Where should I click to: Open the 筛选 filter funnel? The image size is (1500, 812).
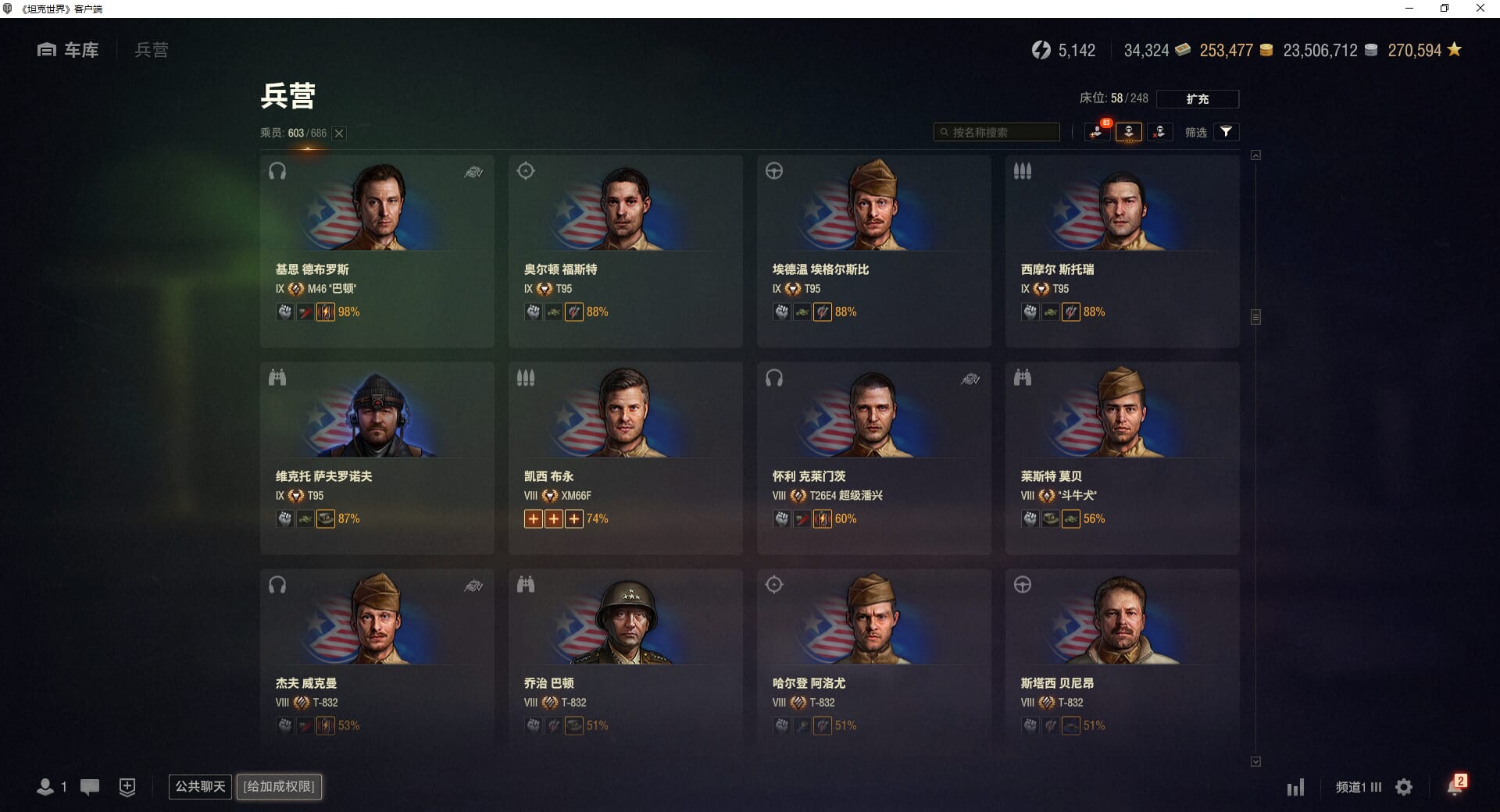click(1226, 132)
